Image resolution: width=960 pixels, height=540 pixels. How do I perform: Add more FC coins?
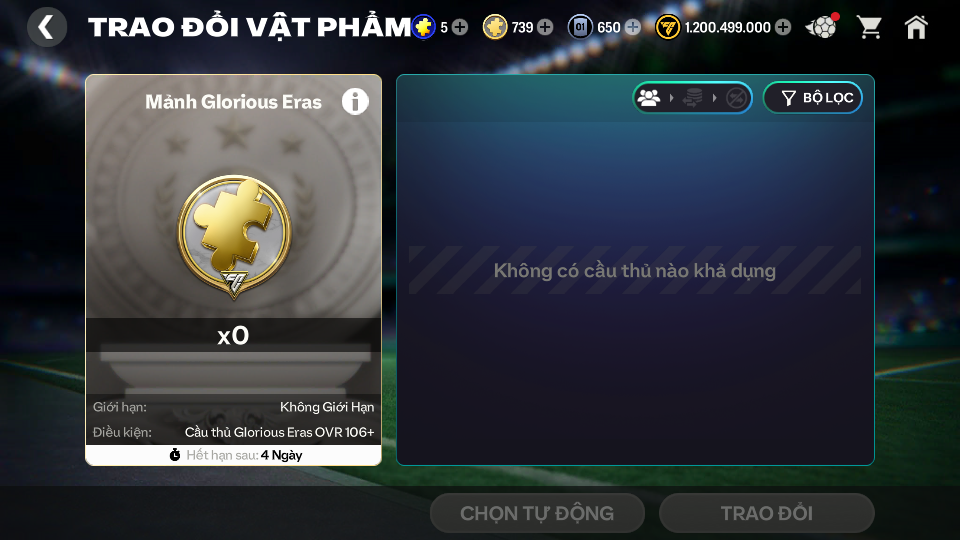pos(783,27)
